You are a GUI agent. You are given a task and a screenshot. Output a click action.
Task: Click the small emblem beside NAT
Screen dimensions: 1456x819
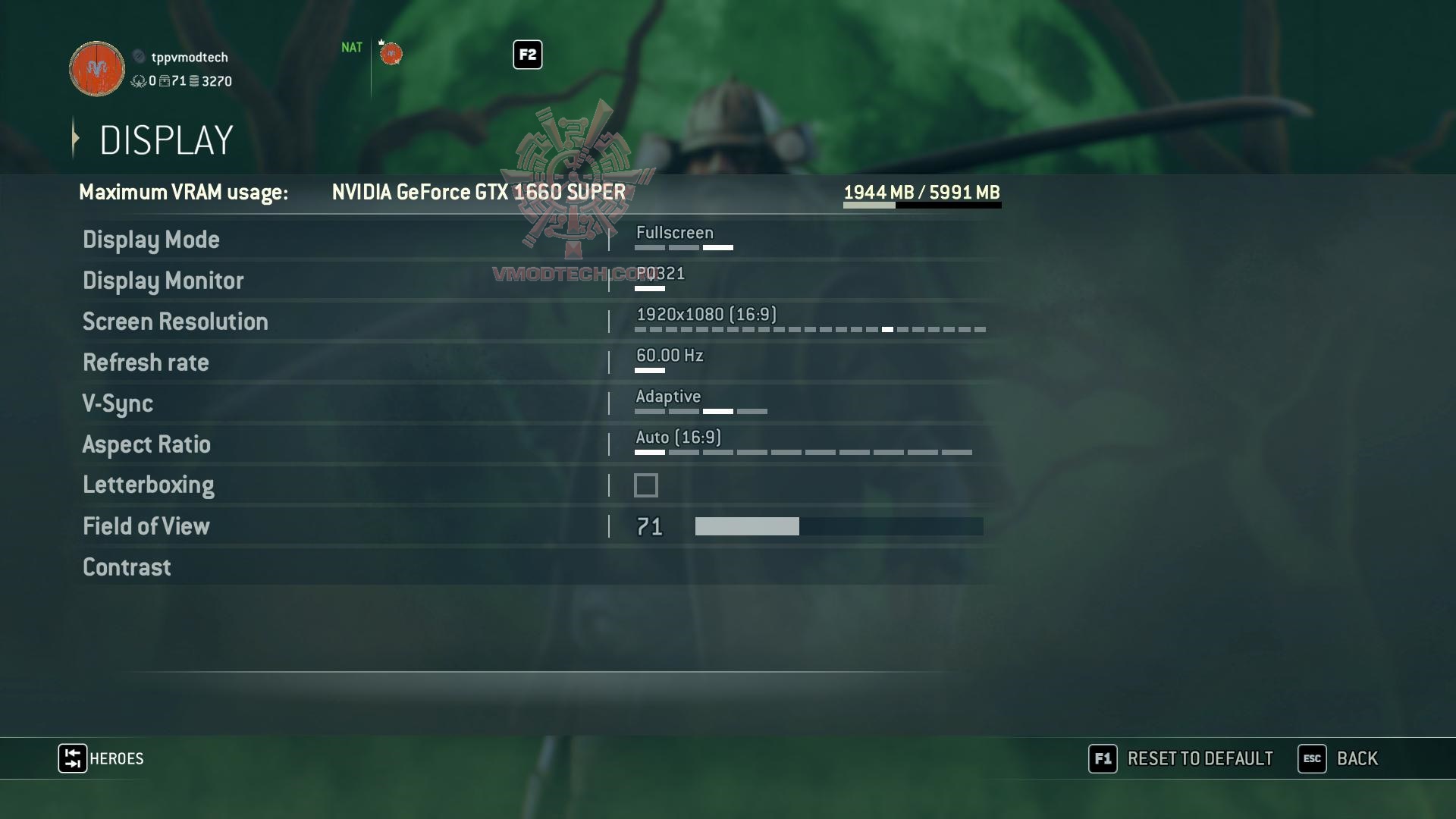(x=391, y=54)
